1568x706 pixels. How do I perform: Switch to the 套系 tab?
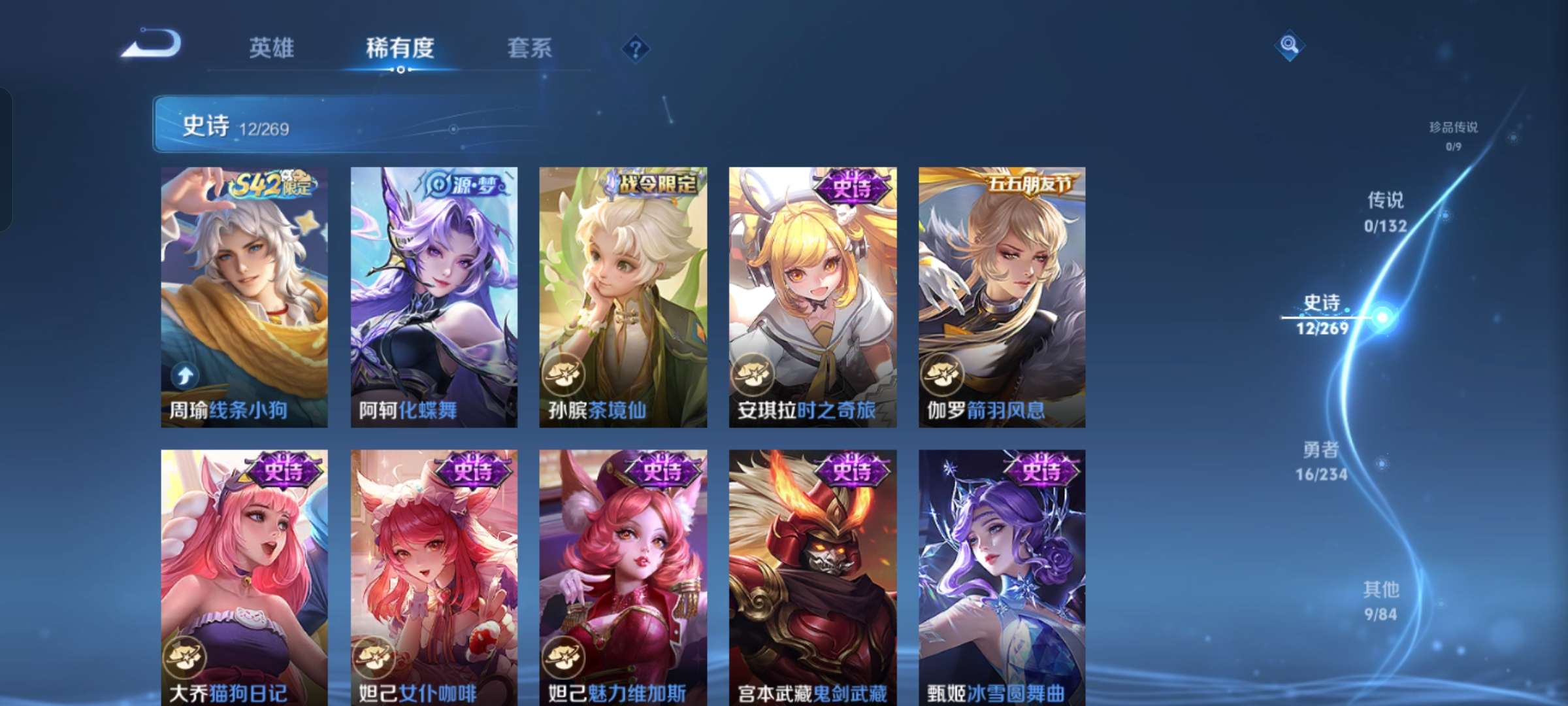[529, 48]
